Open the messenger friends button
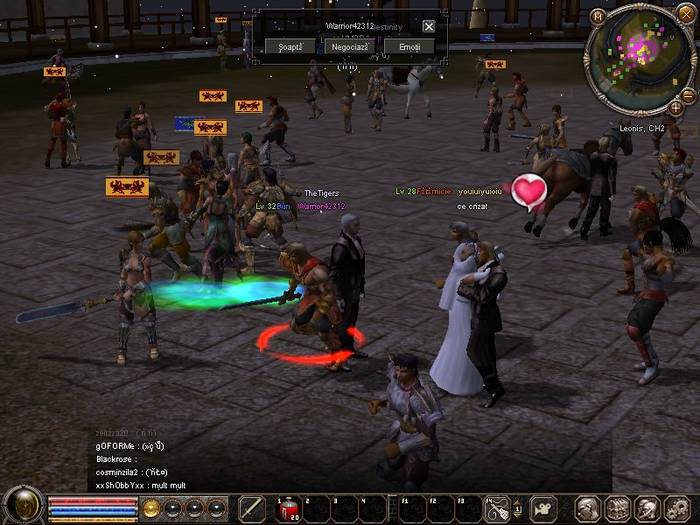 646,508
